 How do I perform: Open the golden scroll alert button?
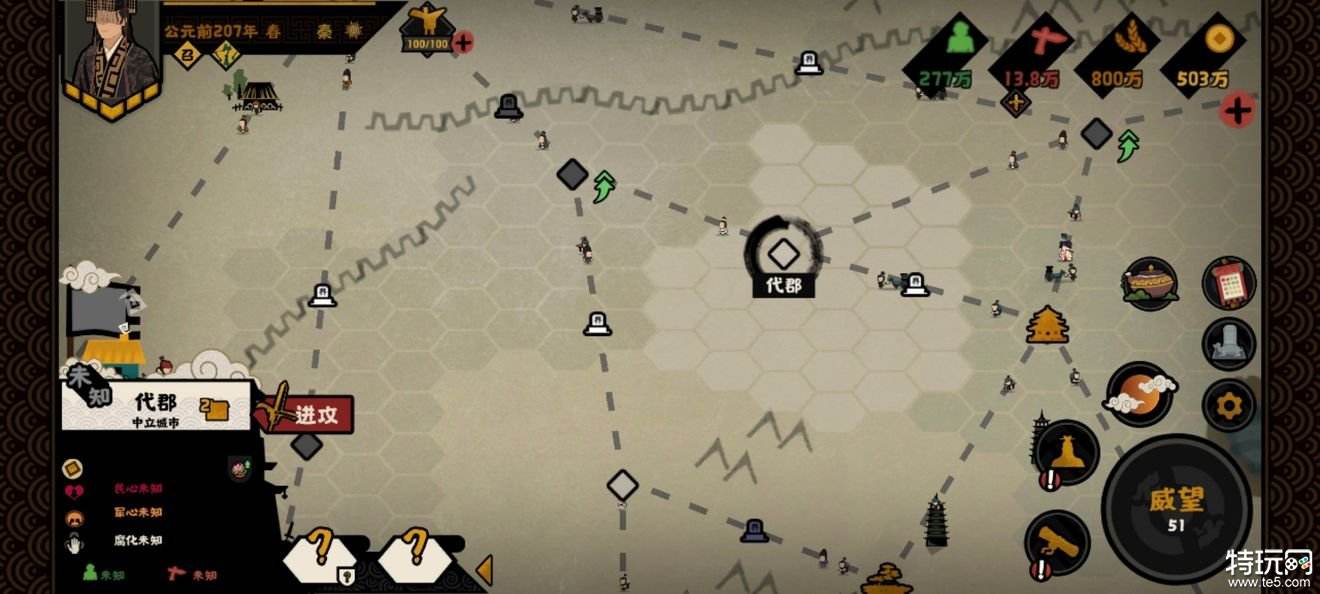(1057, 543)
